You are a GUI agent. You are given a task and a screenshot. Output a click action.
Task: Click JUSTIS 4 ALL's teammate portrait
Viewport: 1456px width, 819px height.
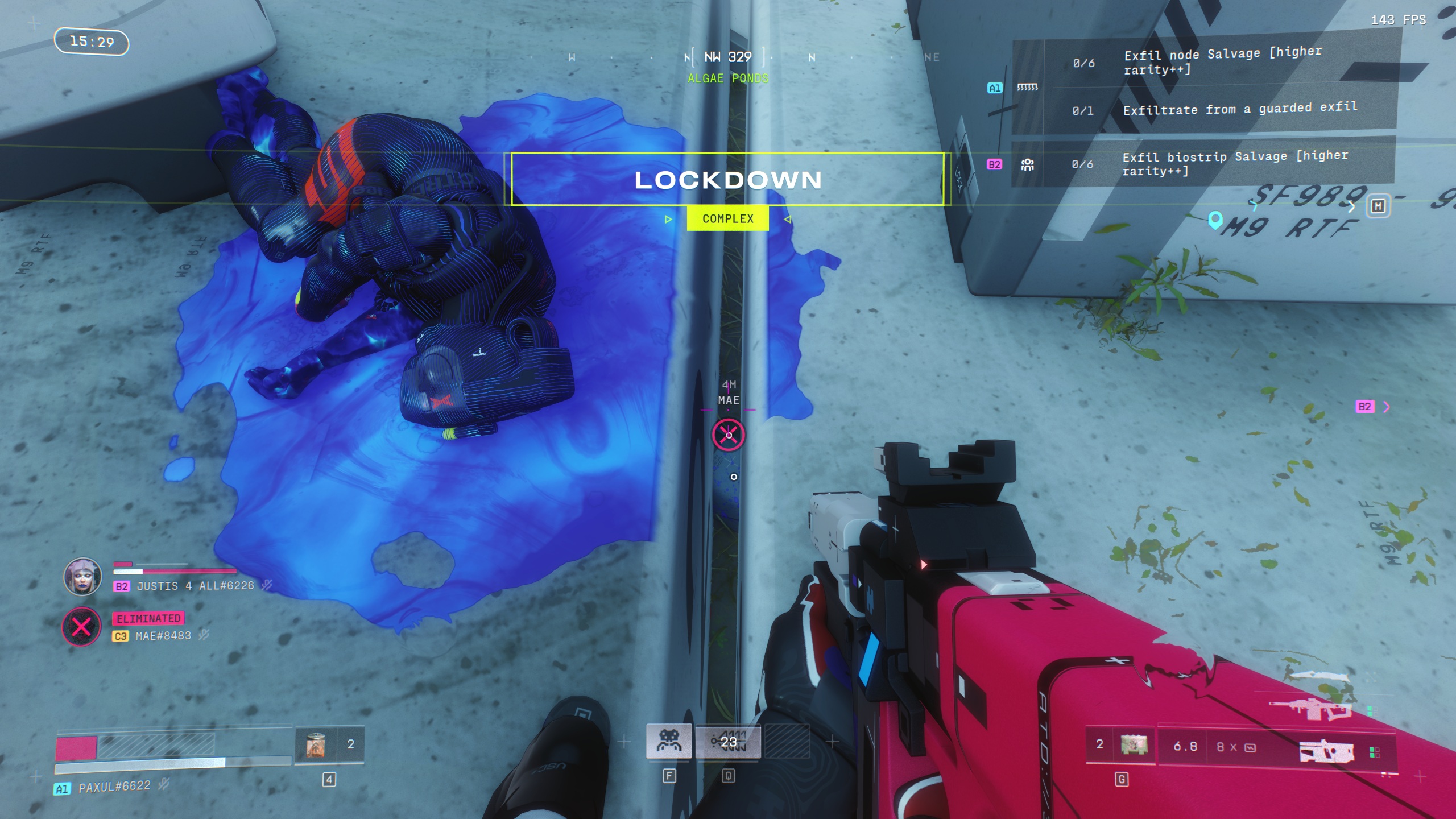click(82, 576)
